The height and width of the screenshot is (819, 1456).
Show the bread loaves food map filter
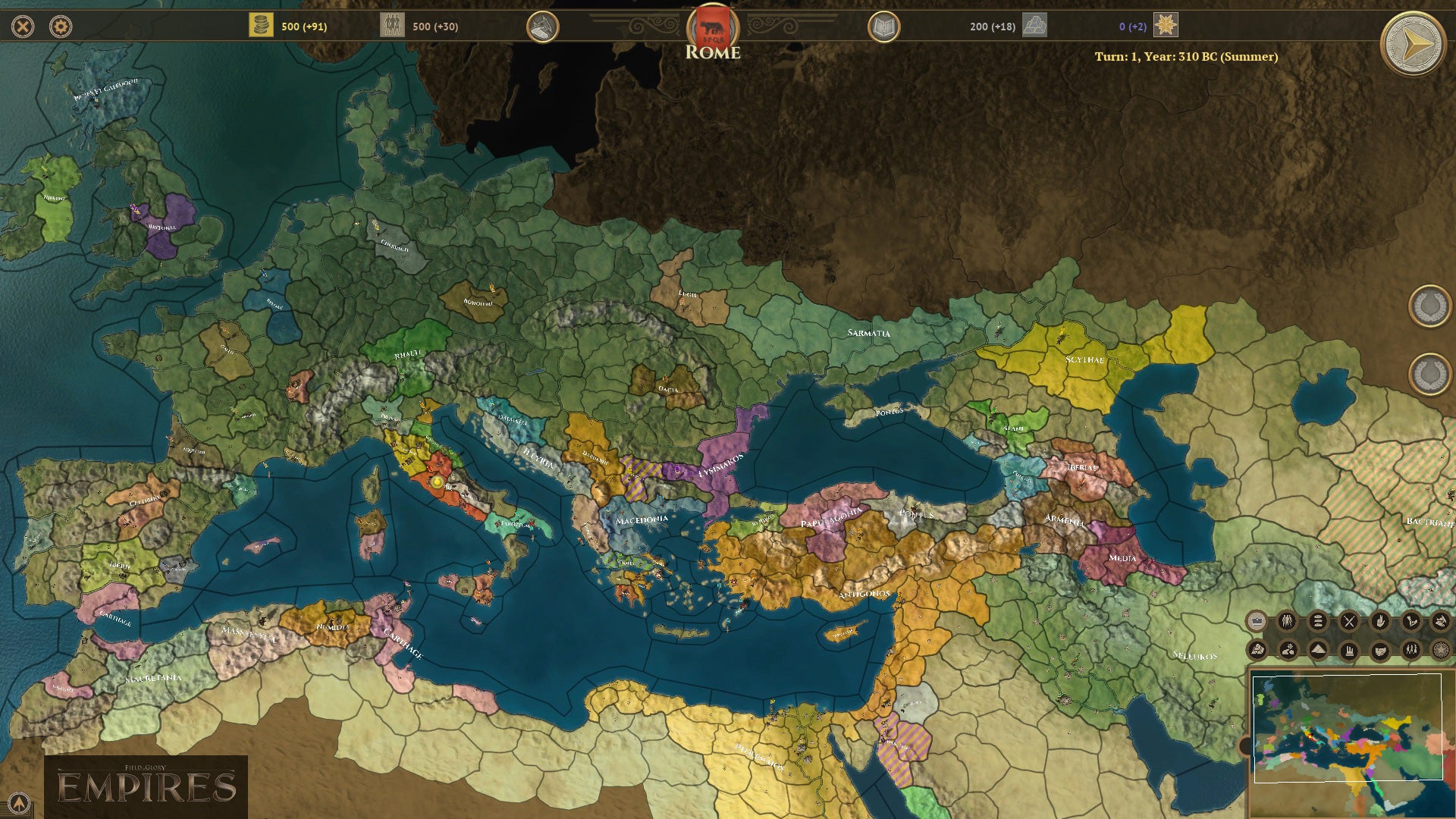click(x=1318, y=622)
